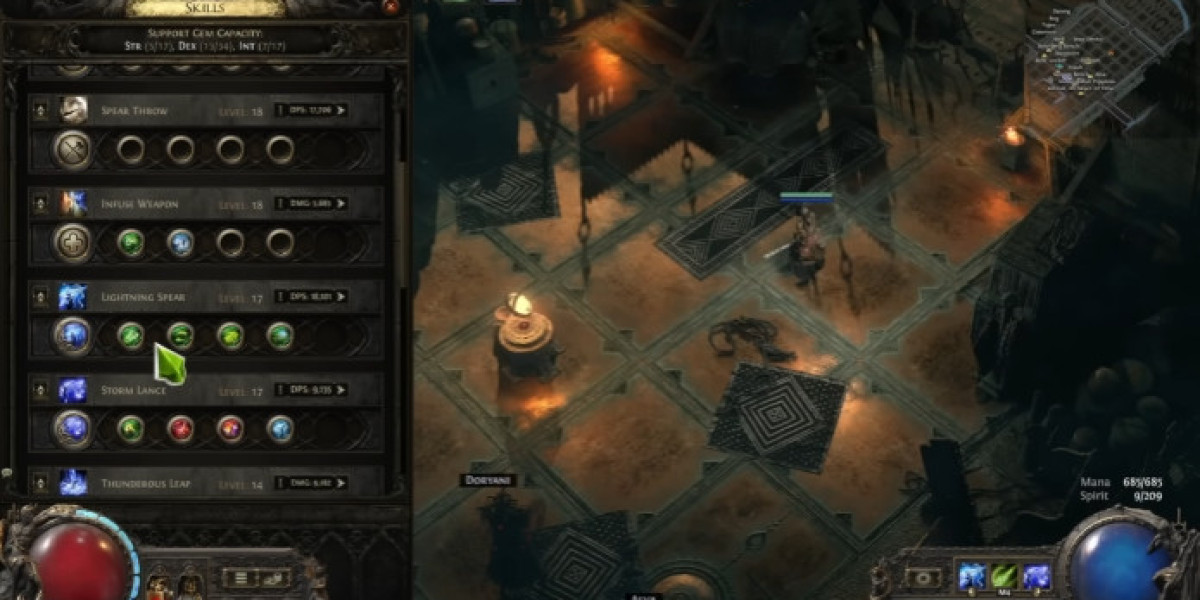Select Infuse Weapon's blue support gem
The height and width of the screenshot is (600, 1200).
point(181,243)
